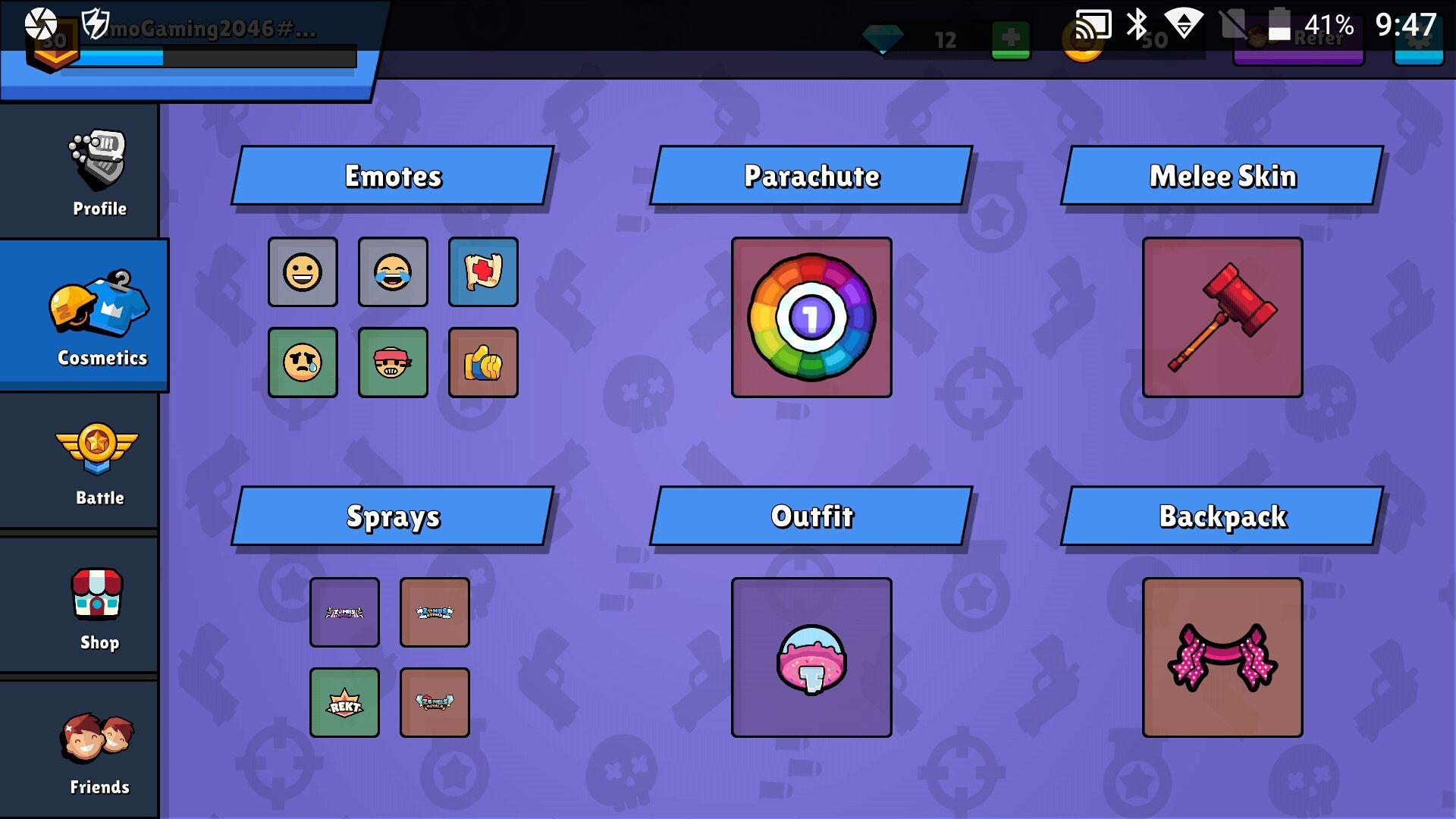Select the grinning smiley emote
The image size is (1456, 819).
coord(303,273)
